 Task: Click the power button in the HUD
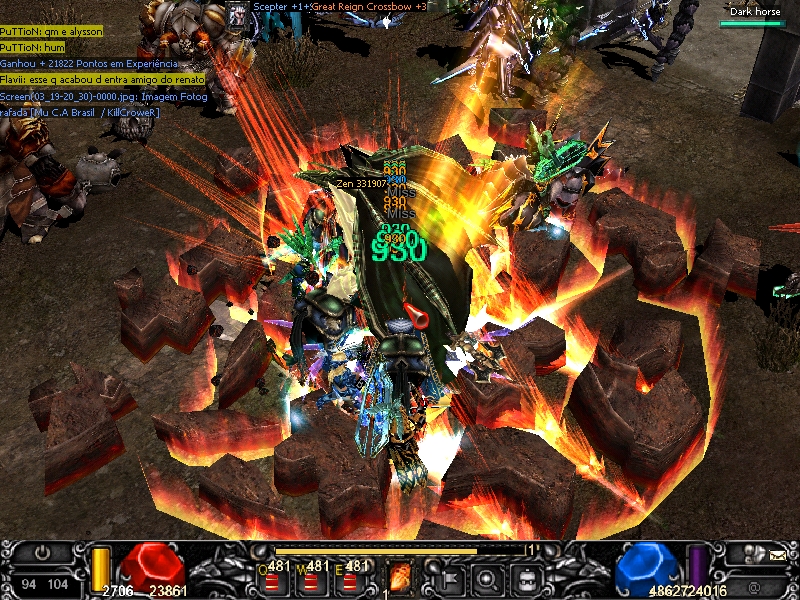click(x=43, y=552)
